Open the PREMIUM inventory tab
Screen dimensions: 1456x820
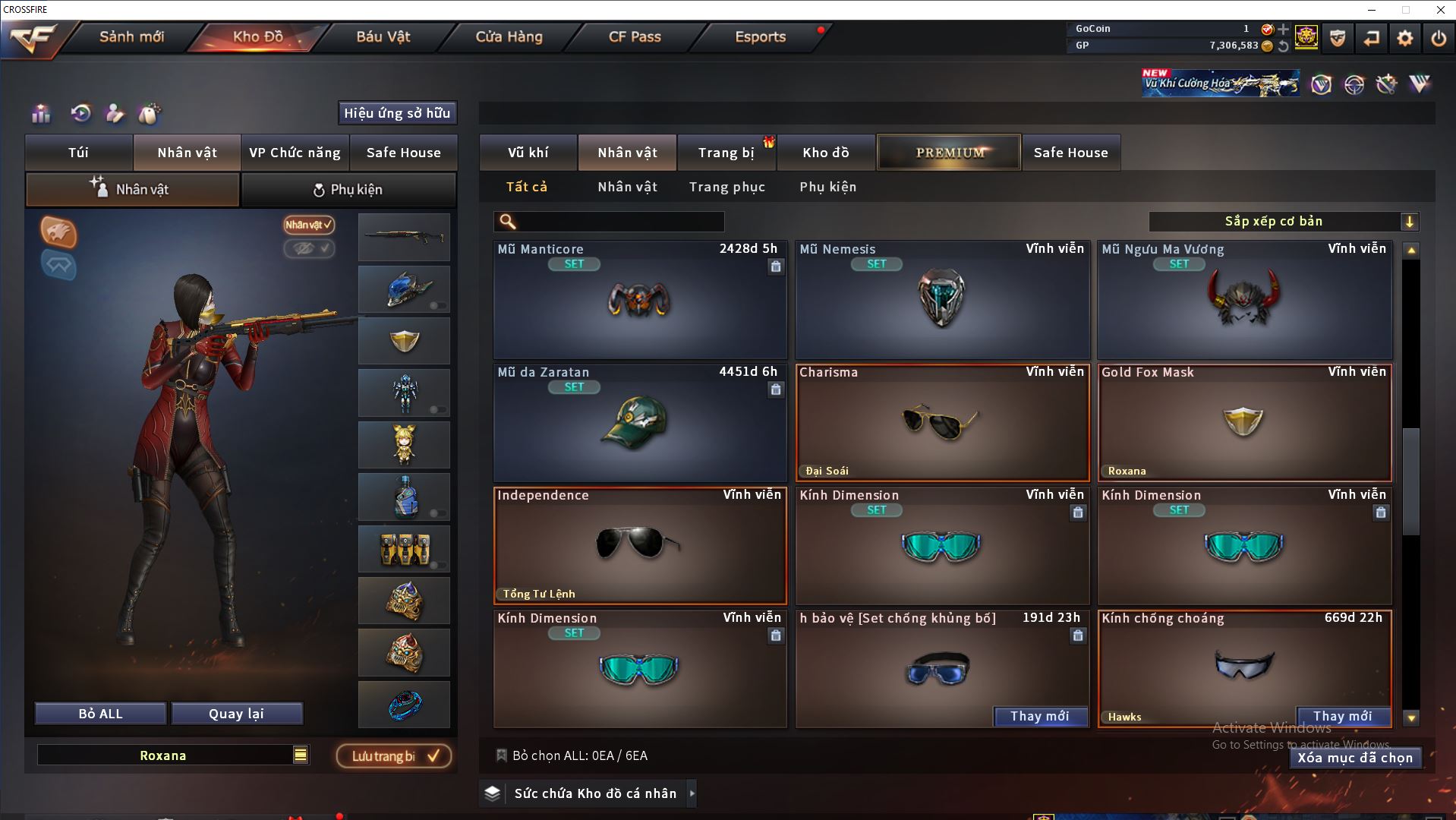tap(949, 153)
